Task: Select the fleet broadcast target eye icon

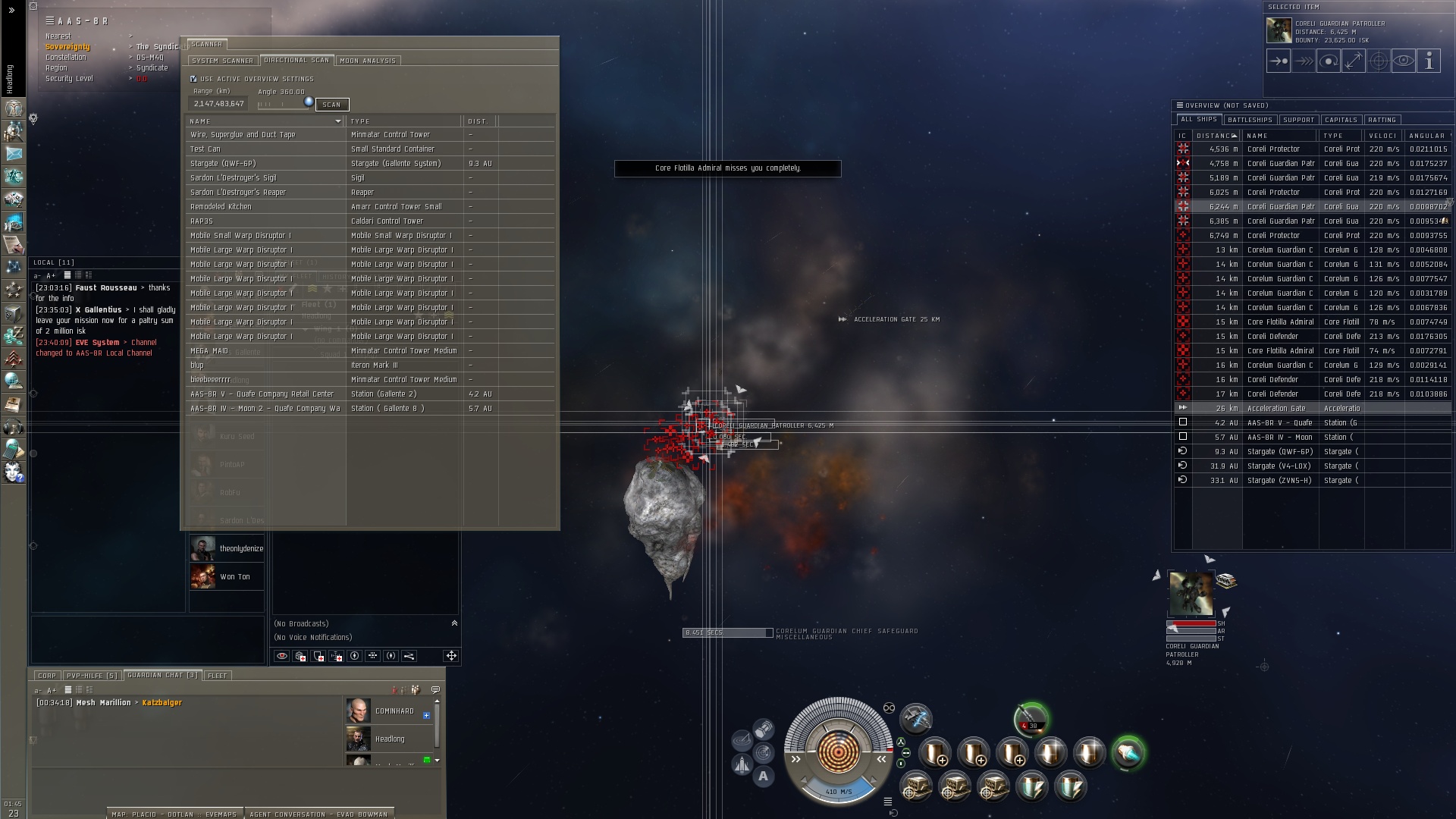Action: coord(281,657)
